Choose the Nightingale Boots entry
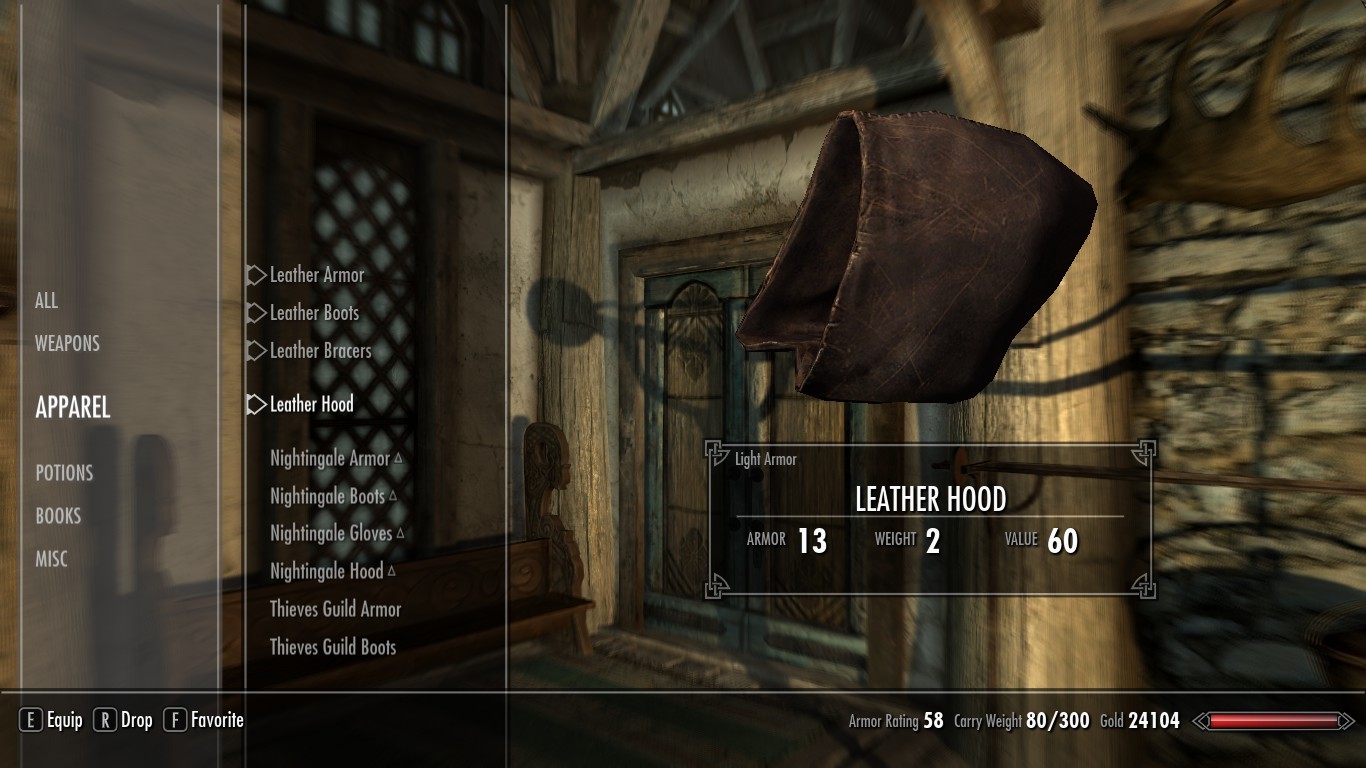 (x=327, y=496)
